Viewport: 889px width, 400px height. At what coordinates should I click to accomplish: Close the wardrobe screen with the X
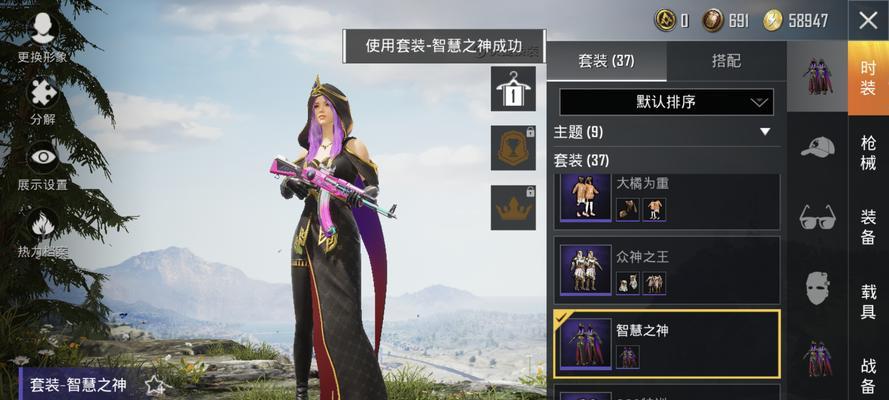pyautogui.click(x=866, y=20)
